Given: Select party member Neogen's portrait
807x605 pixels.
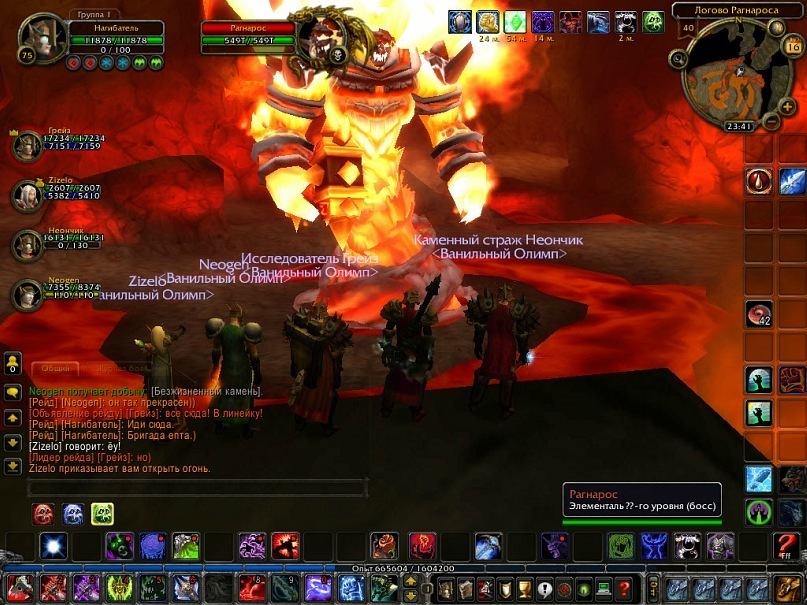Looking at the screenshot, I should tap(27, 295).
